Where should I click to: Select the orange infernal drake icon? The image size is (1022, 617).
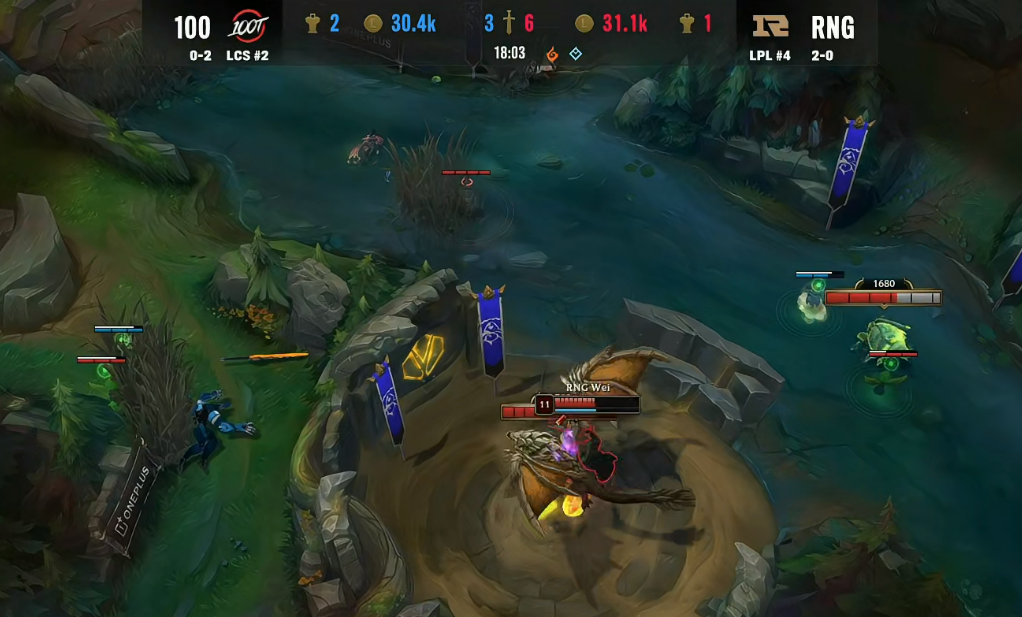pyautogui.click(x=551, y=54)
